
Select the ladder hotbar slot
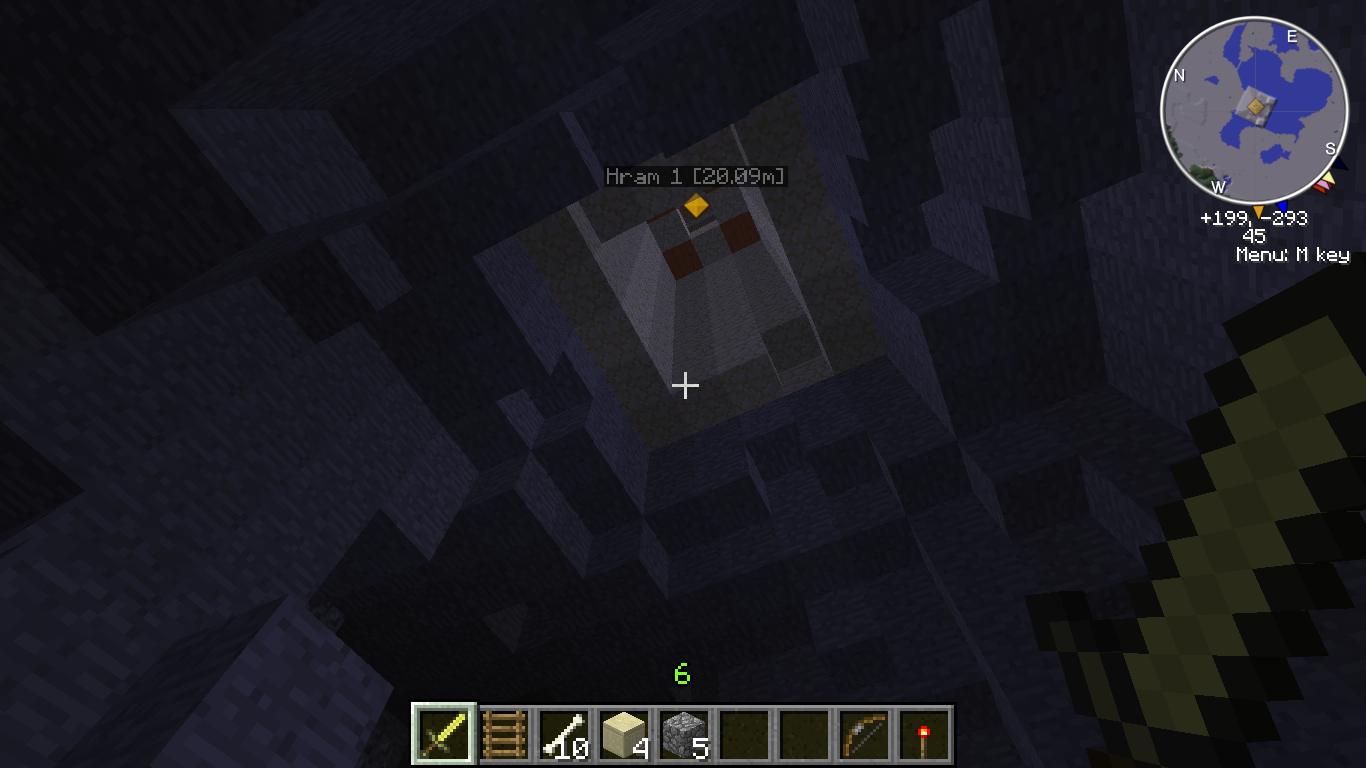(x=504, y=736)
